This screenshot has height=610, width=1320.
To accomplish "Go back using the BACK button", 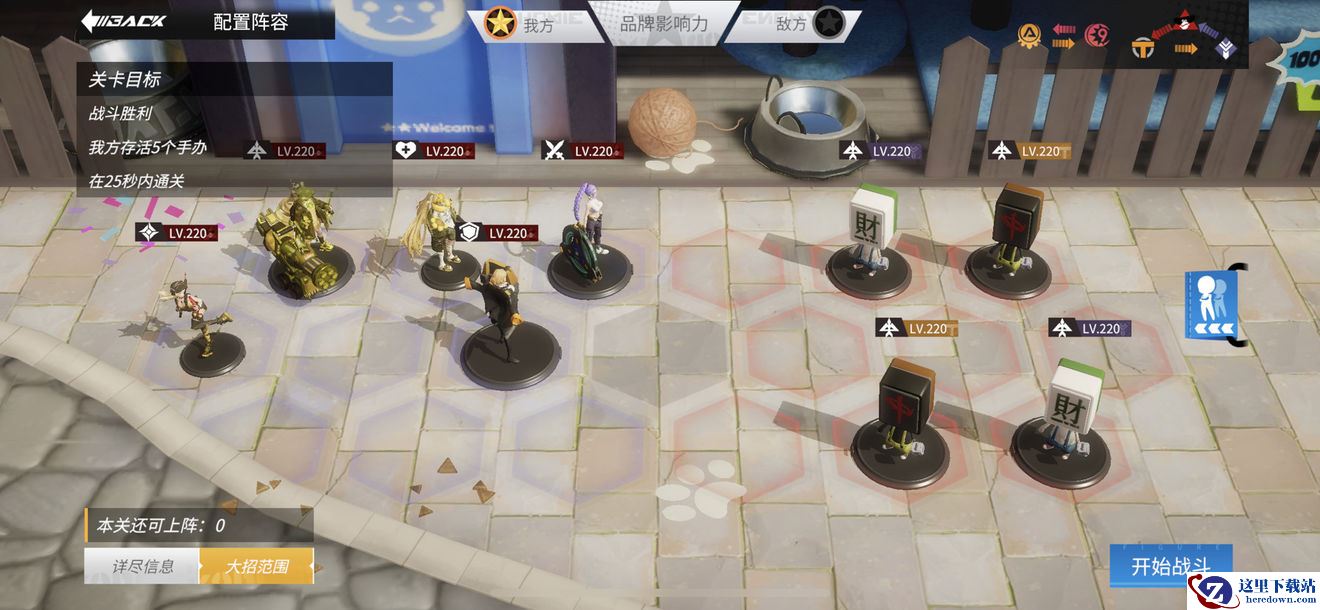I will pos(124,21).
